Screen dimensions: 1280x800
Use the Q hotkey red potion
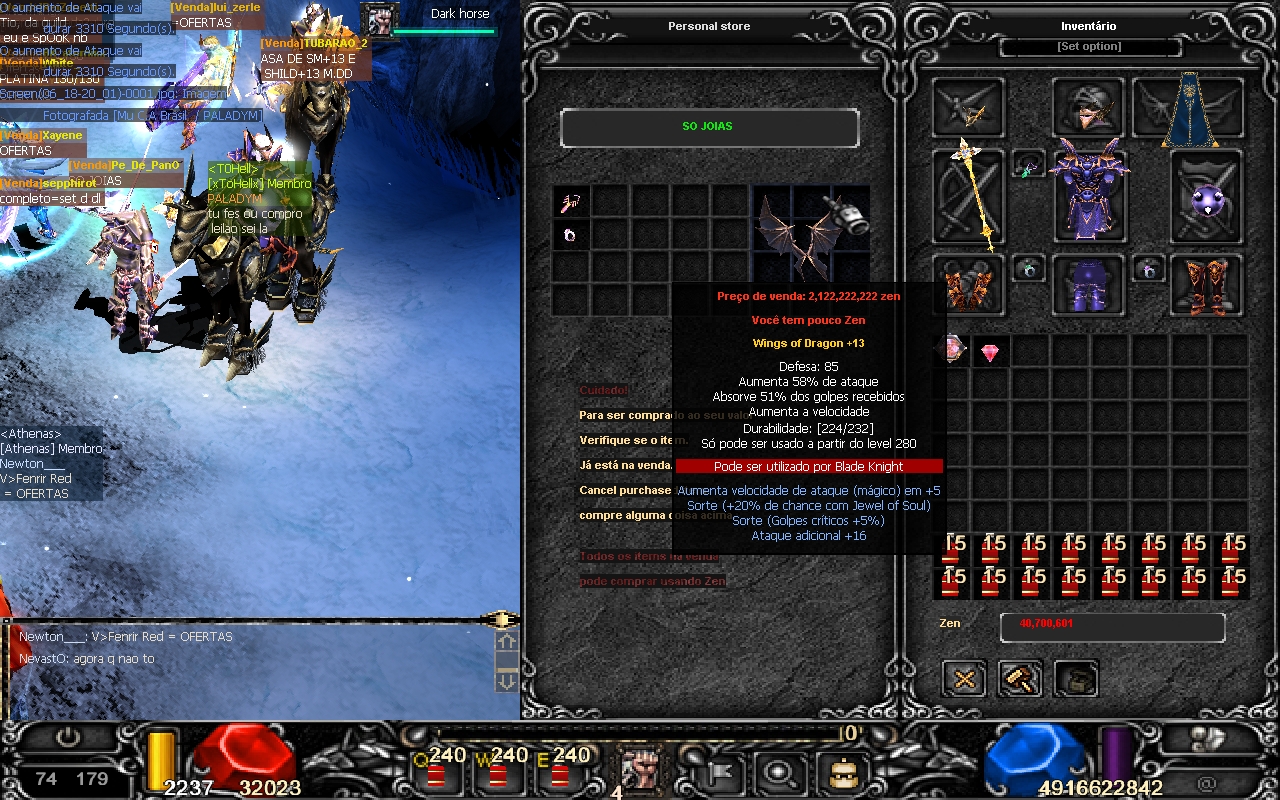[436, 773]
